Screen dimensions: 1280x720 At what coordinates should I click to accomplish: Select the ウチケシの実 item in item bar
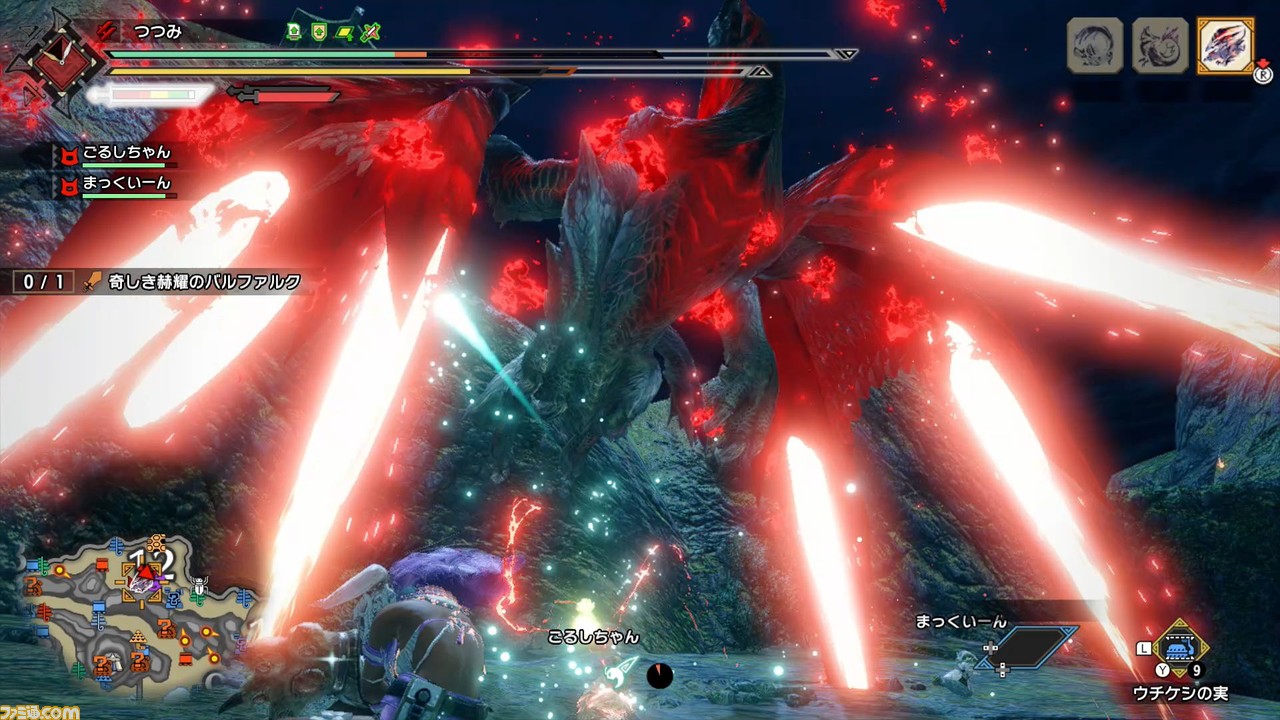pyautogui.click(x=1181, y=648)
